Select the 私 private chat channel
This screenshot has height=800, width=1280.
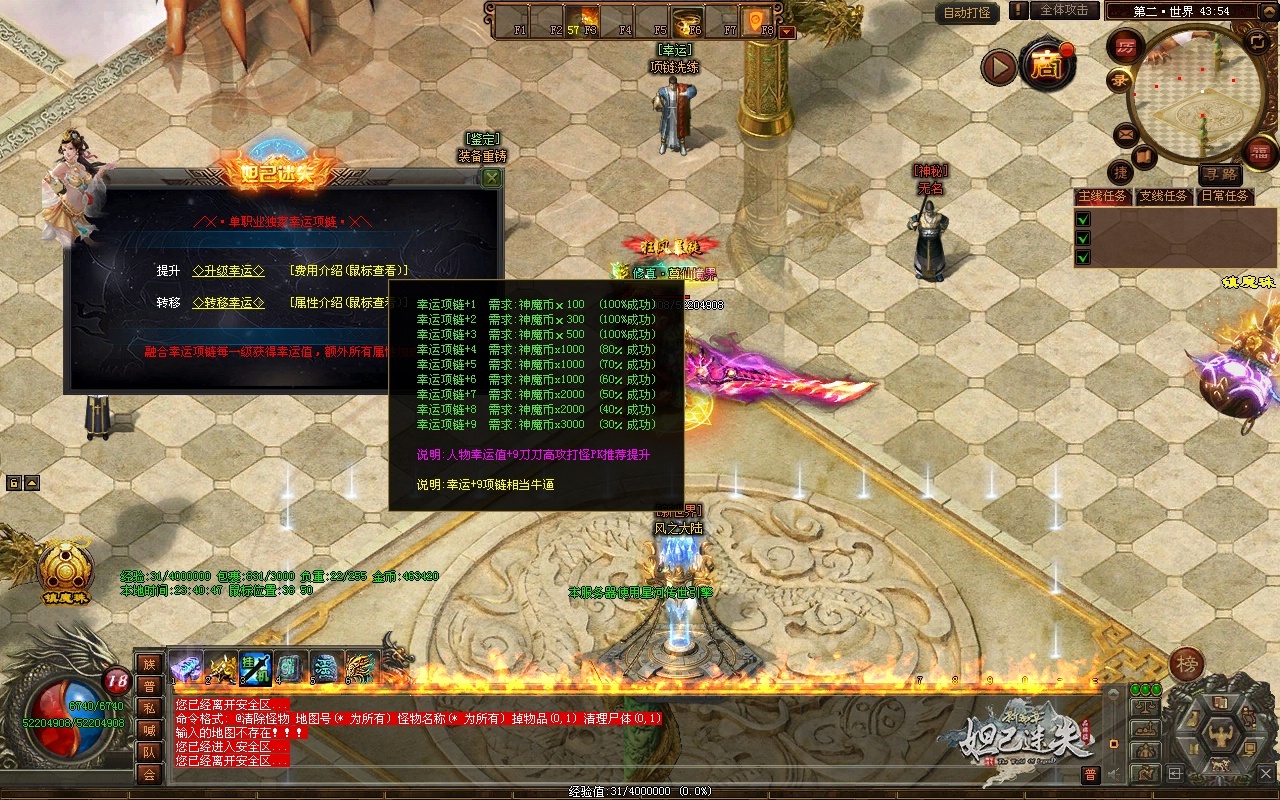click(149, 708)
